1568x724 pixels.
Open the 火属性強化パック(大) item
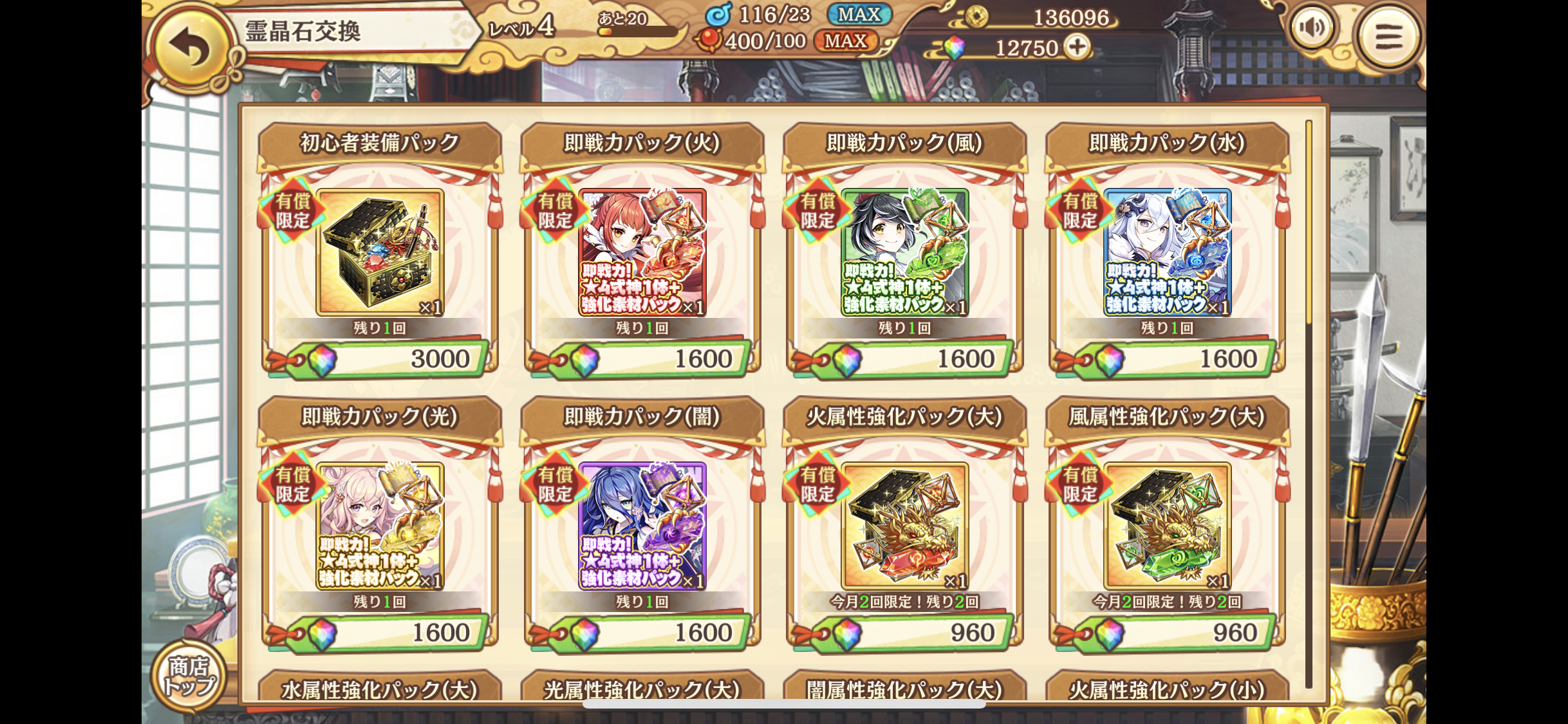point(904,526)
